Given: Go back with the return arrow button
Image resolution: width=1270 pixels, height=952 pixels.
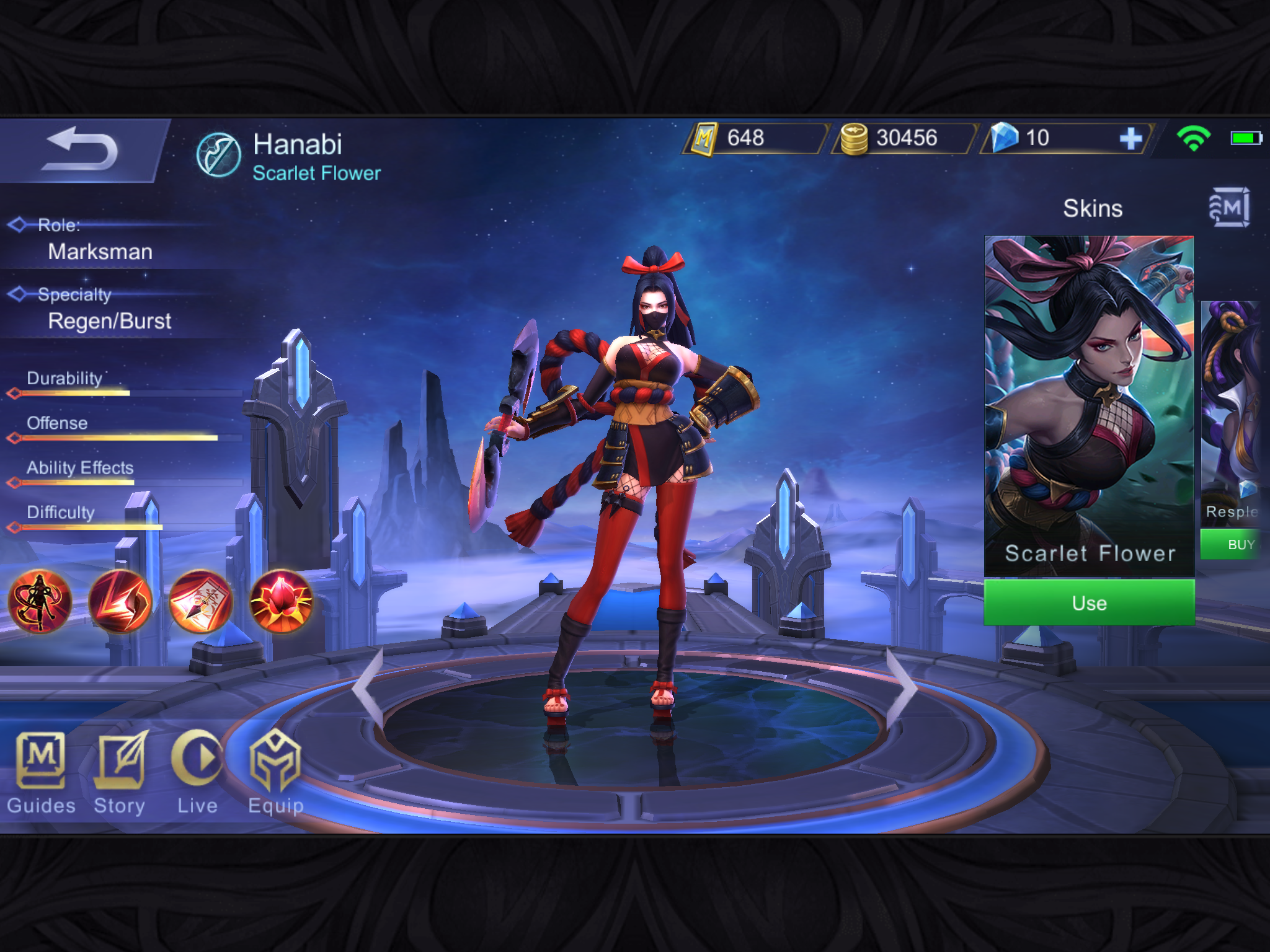Looking at the screenshot, I should click(81, 150).
